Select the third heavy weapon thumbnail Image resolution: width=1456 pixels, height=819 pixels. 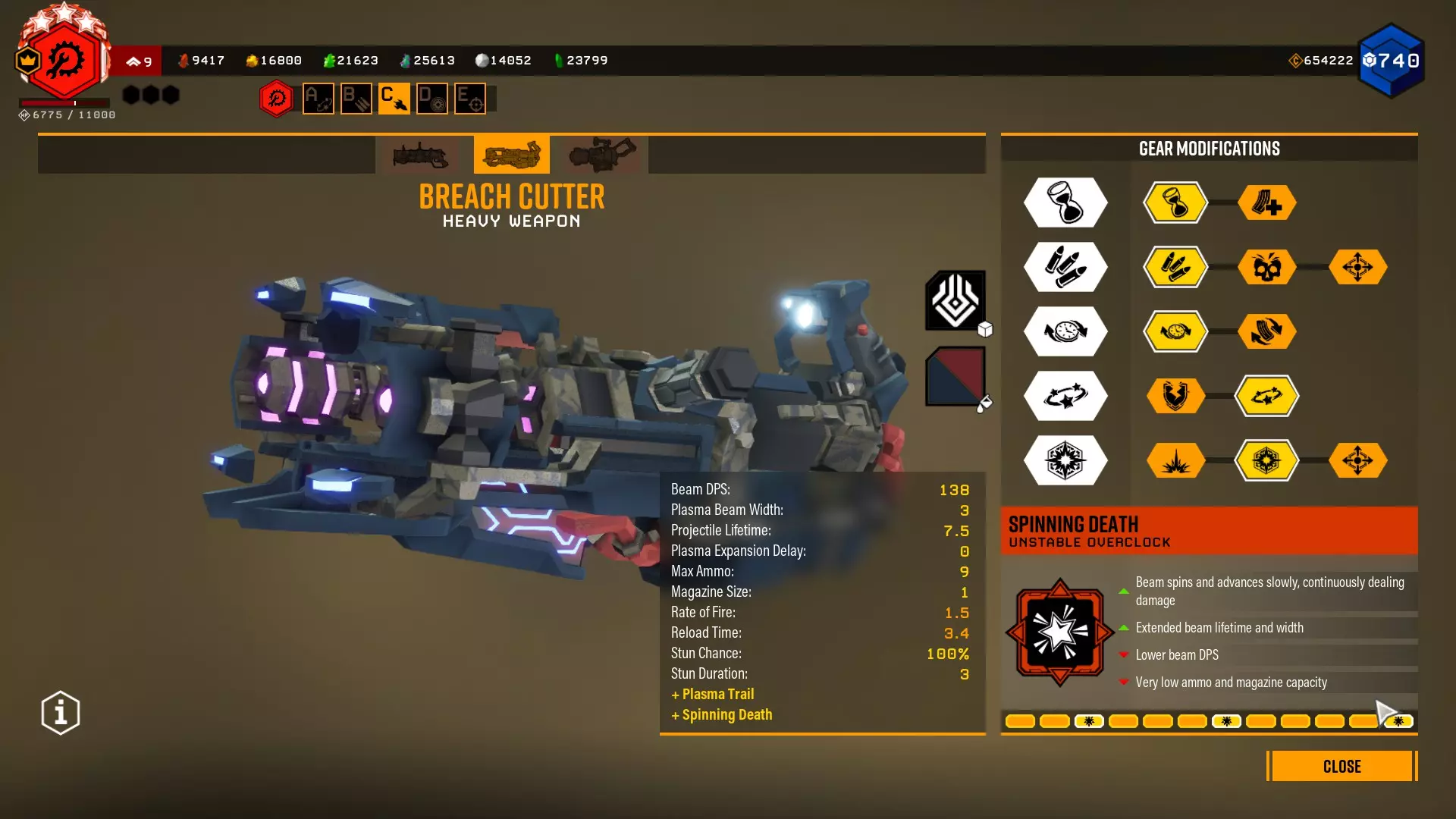click(x=603, y=155)
